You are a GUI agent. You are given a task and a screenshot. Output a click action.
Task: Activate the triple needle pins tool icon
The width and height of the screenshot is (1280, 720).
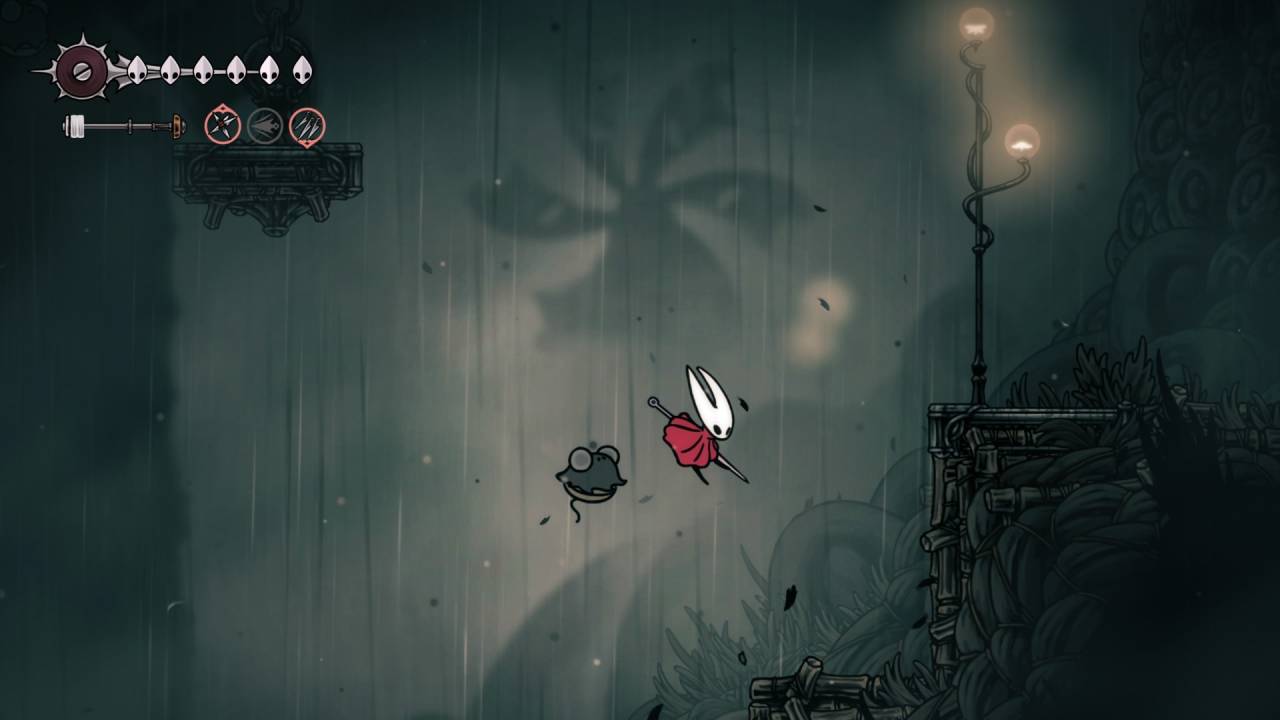coord(307,127)
